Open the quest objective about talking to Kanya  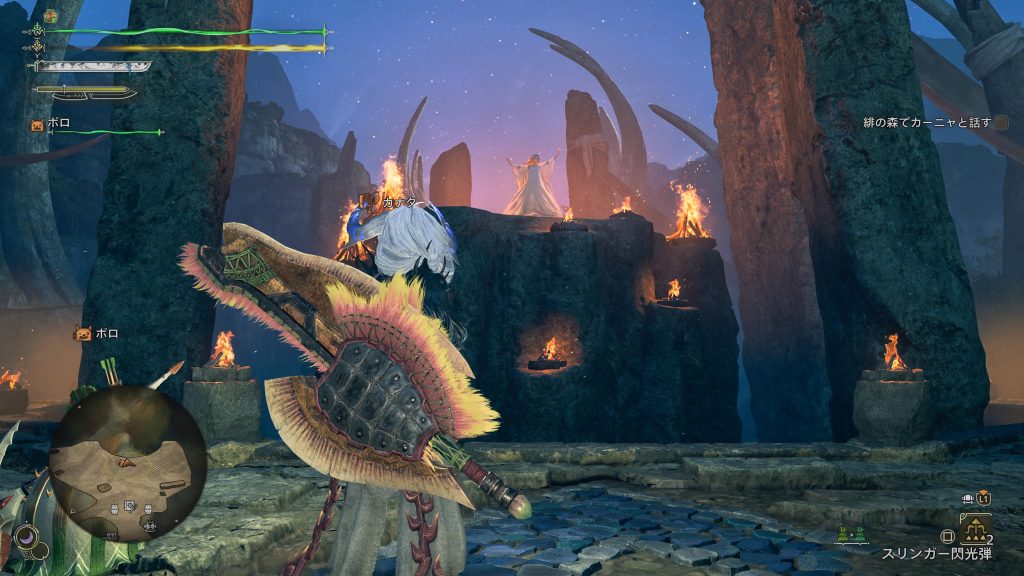tap(927, 123)
